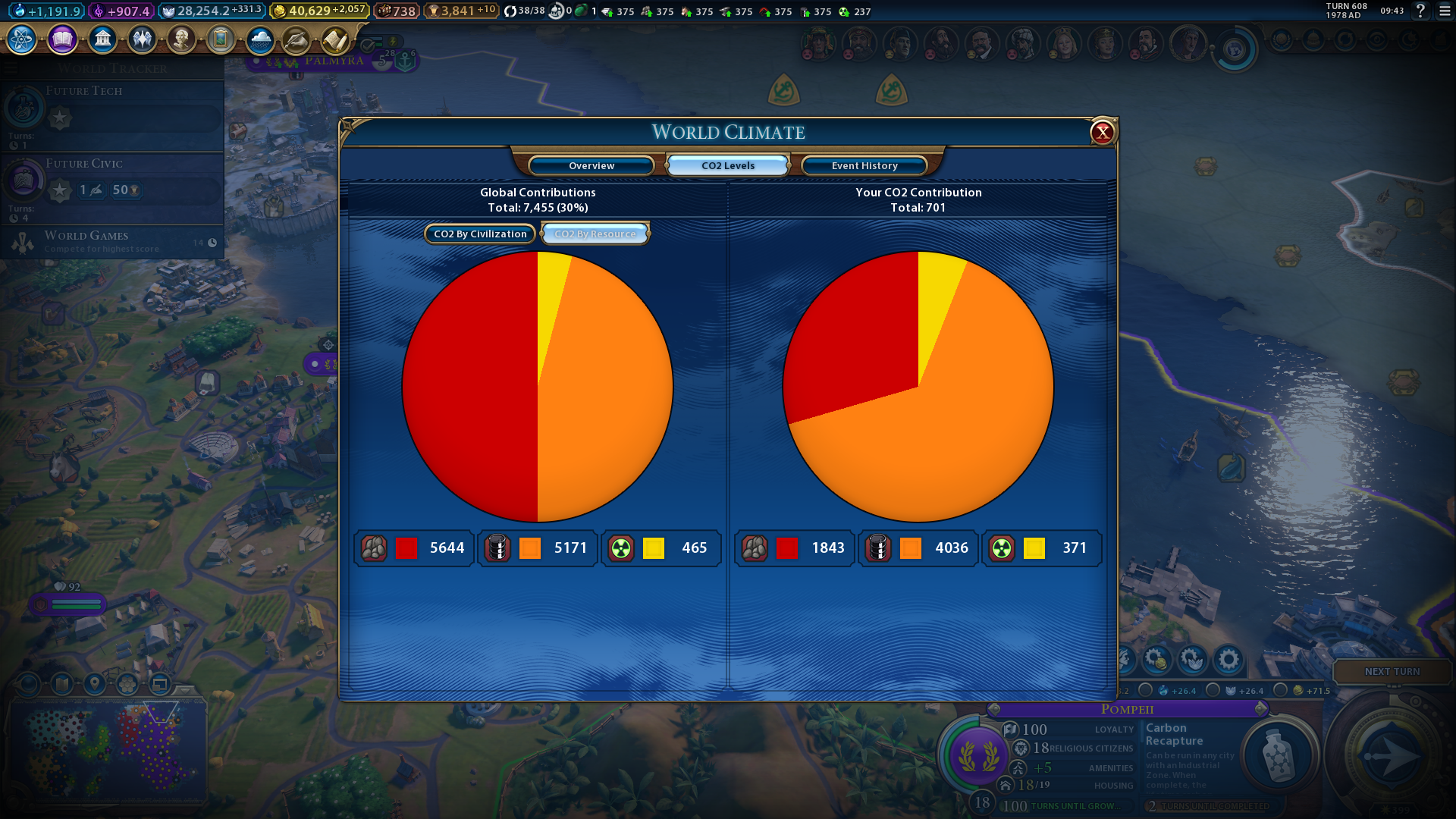This screenshot has width=1456, height=819.
Task: Open the Great Works painting icon
Action: tap(221, 39)
